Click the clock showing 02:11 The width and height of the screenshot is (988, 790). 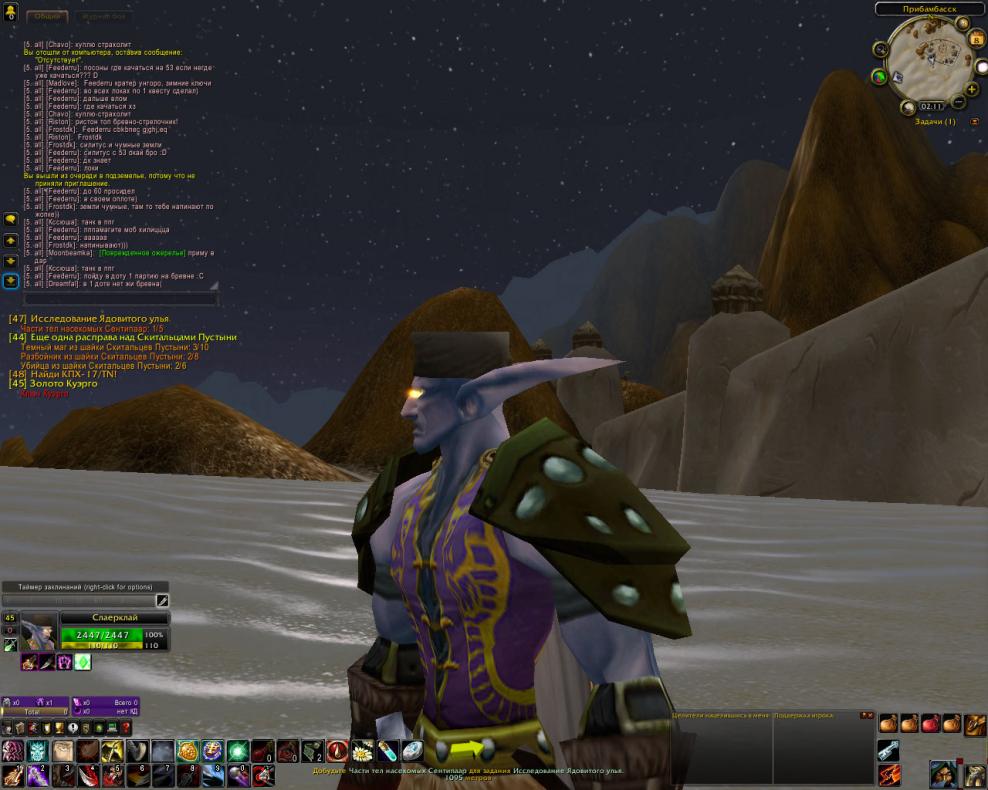point(930,105)
